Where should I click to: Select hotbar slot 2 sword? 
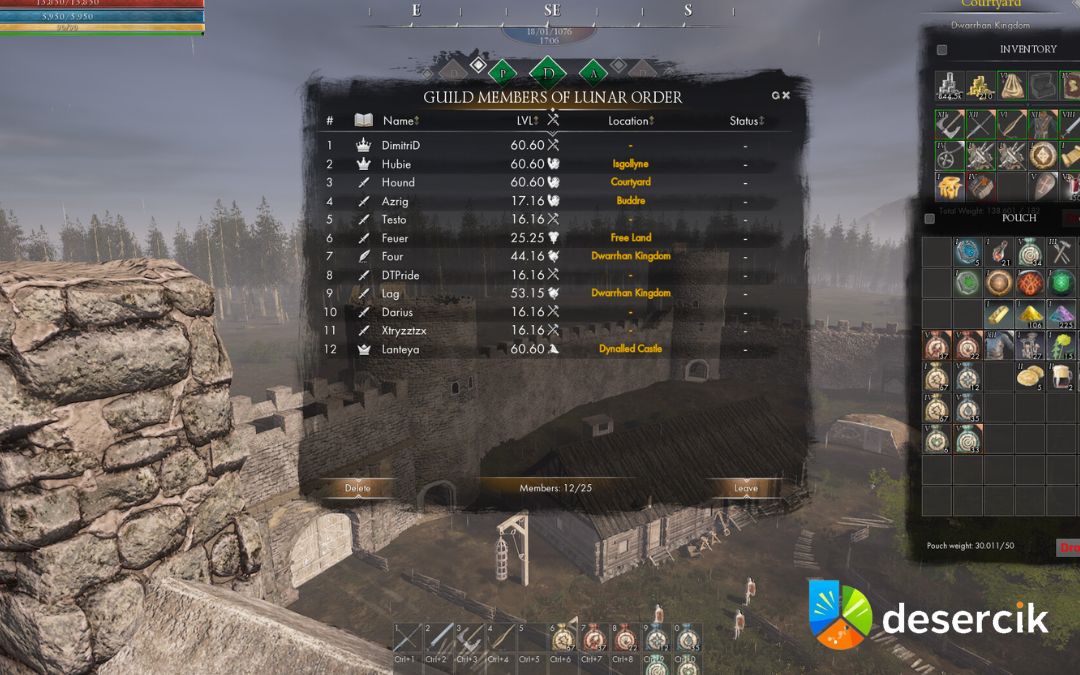click(x=438, y=639)
